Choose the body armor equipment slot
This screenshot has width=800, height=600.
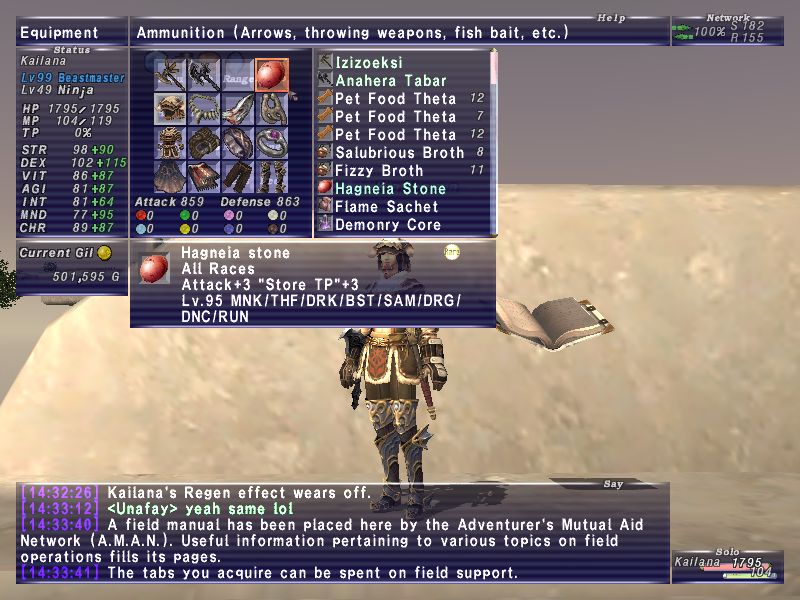coord(170,142)
